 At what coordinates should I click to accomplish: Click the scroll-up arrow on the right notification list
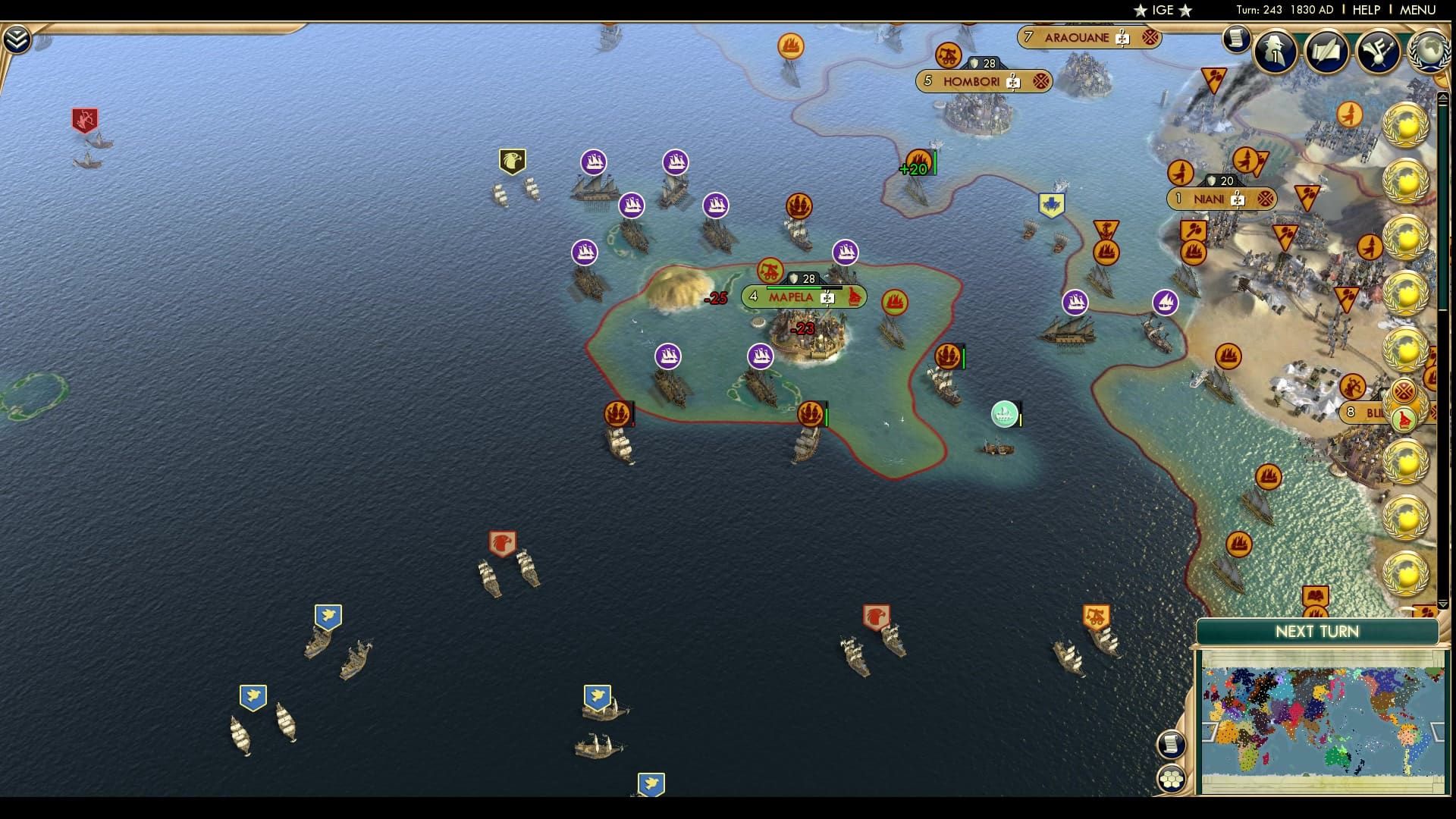[1442, 97]
